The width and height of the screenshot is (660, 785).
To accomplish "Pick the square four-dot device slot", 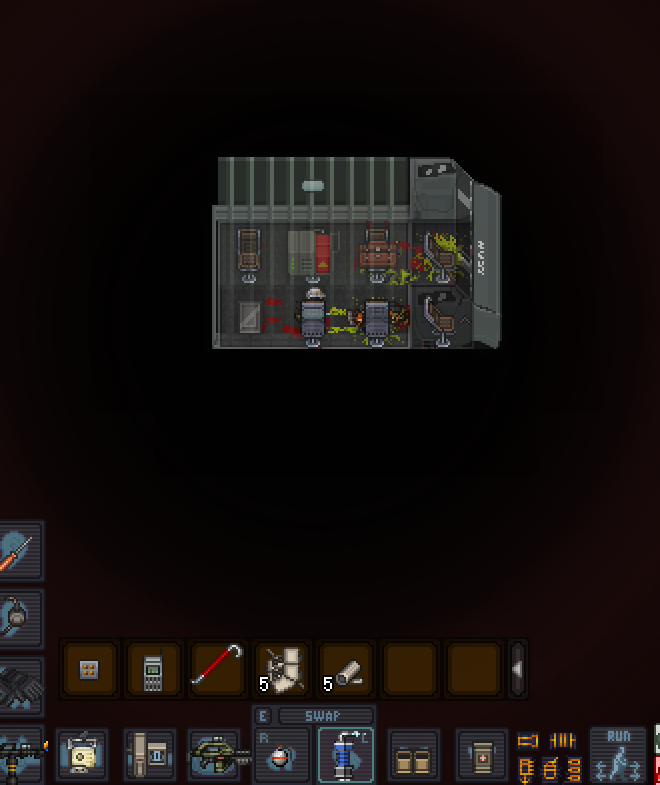I will click(89, 668).
